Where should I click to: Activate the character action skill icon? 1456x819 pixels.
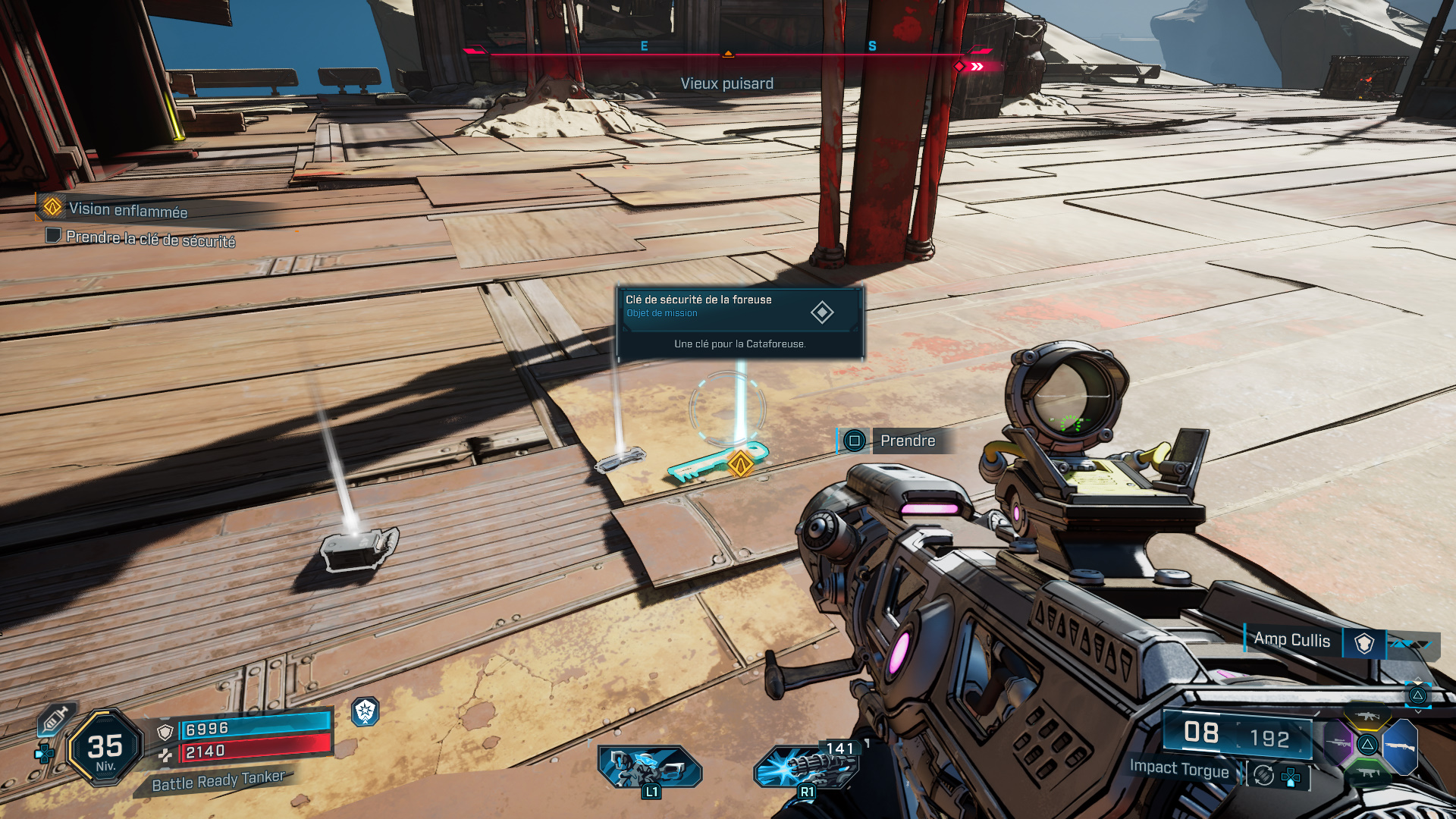point(650,767)
